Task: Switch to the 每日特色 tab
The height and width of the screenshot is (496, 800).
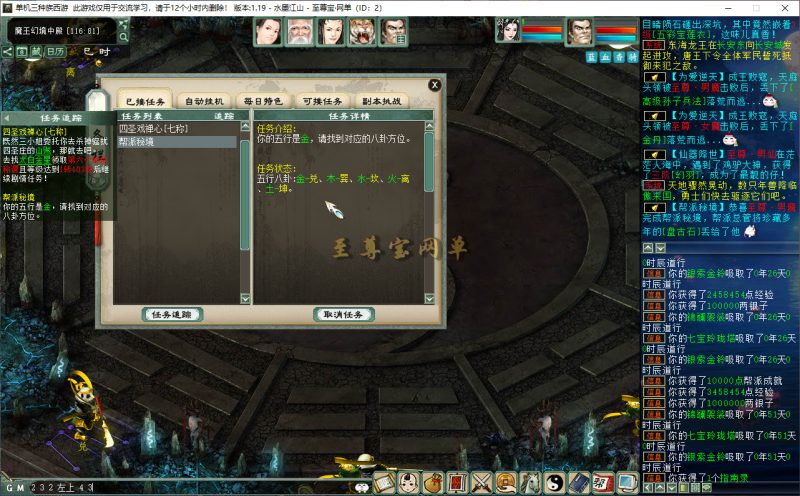Action: pyautogui.click(x=263, y=101)
